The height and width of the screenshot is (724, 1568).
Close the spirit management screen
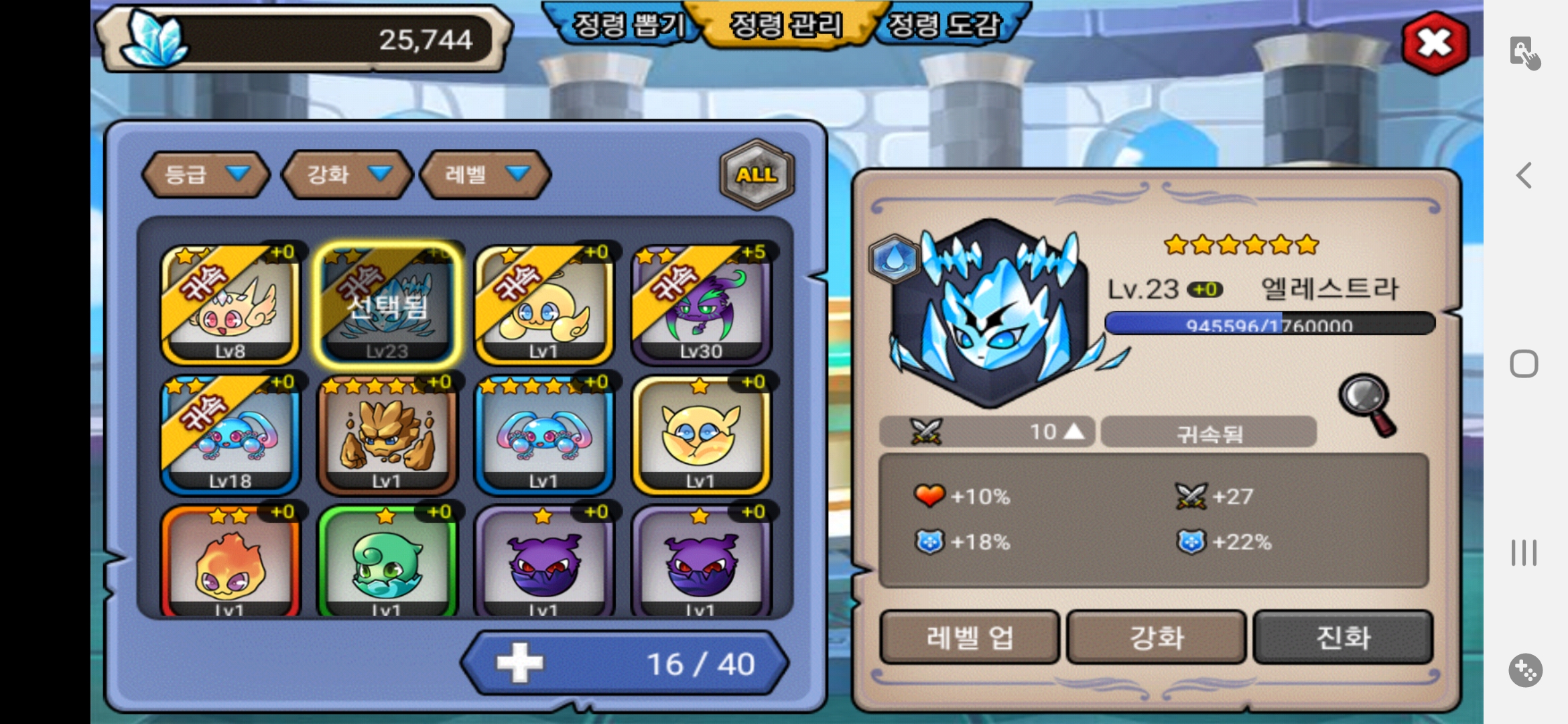(x=1435, y=43)
